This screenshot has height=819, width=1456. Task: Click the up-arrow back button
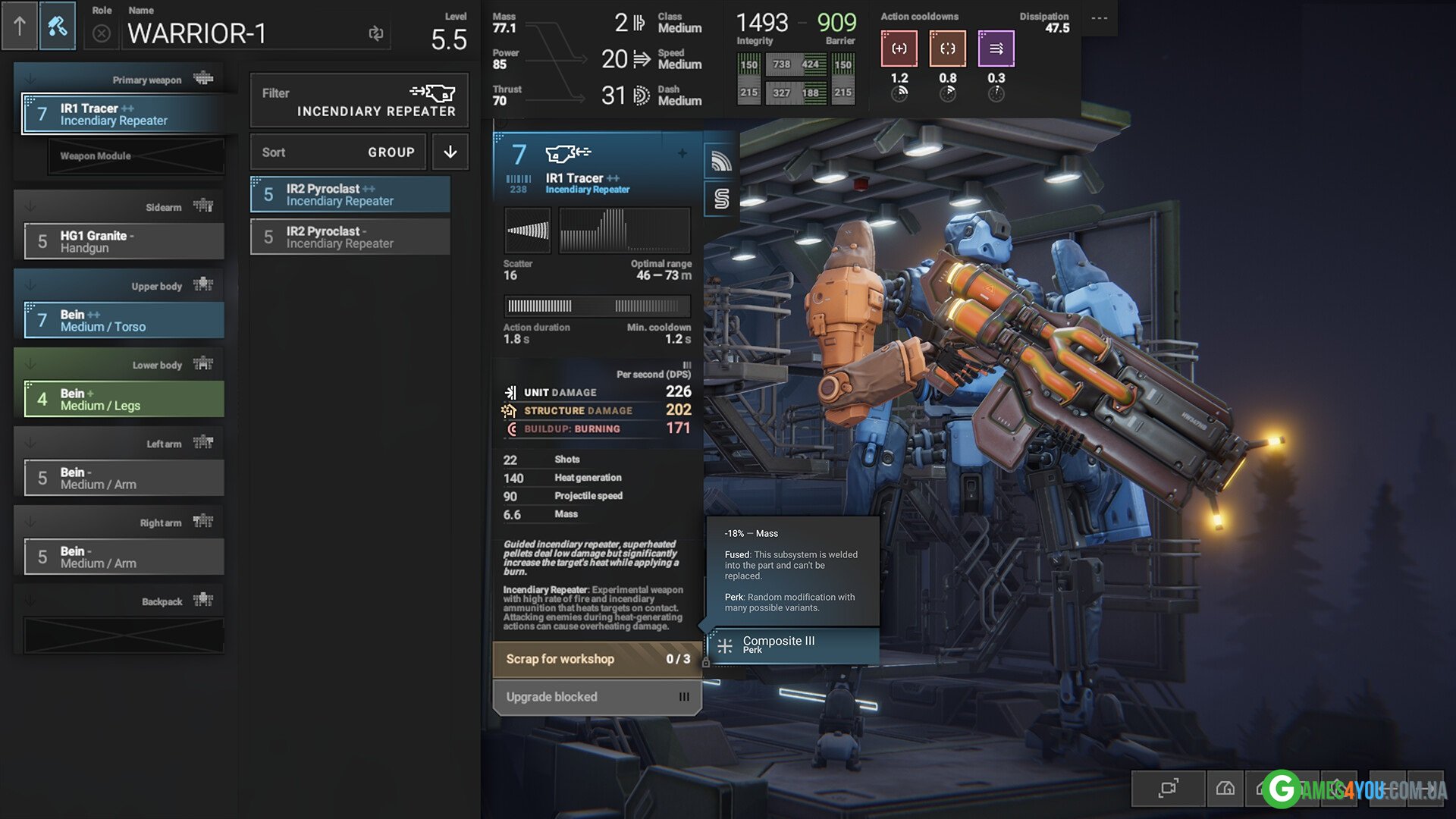point(19,27)
